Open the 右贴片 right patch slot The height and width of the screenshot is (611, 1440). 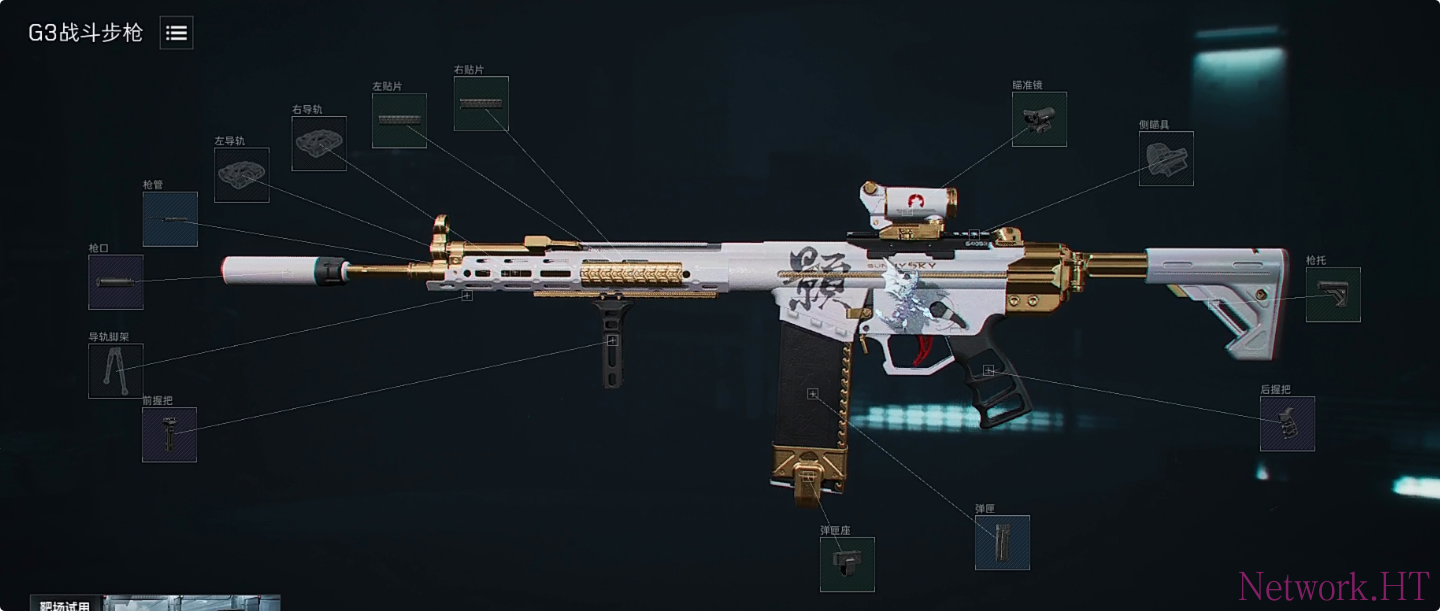click(481, 104)
